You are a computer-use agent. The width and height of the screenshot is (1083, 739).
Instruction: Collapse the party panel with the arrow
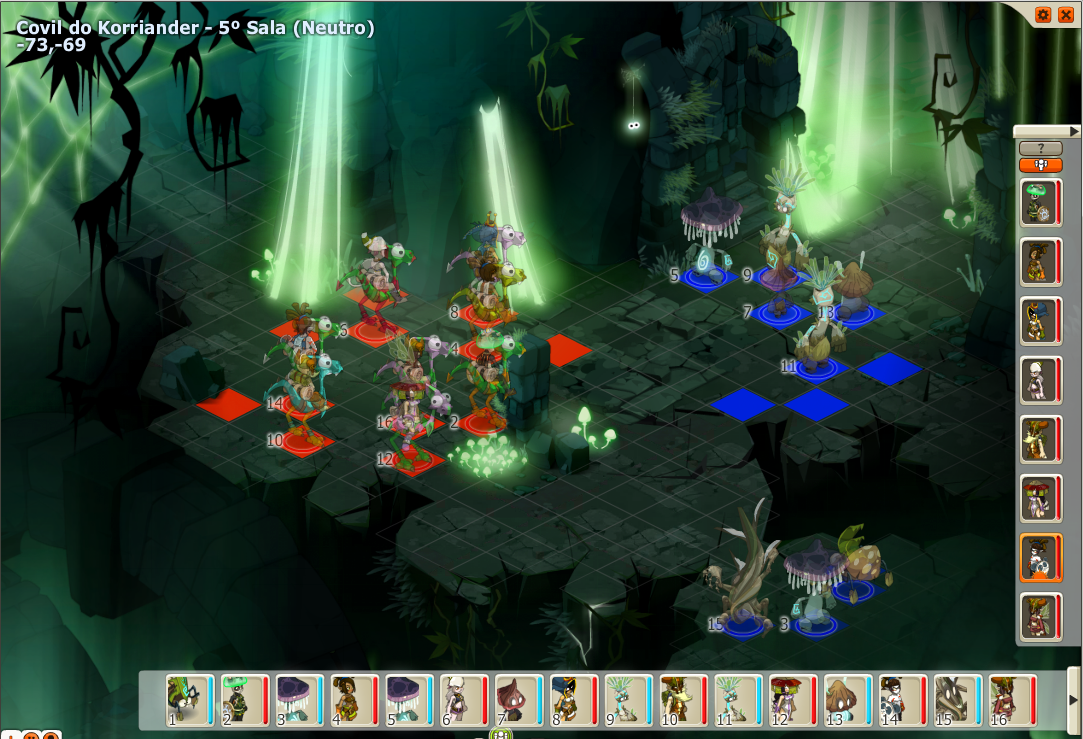point(1074,131)
